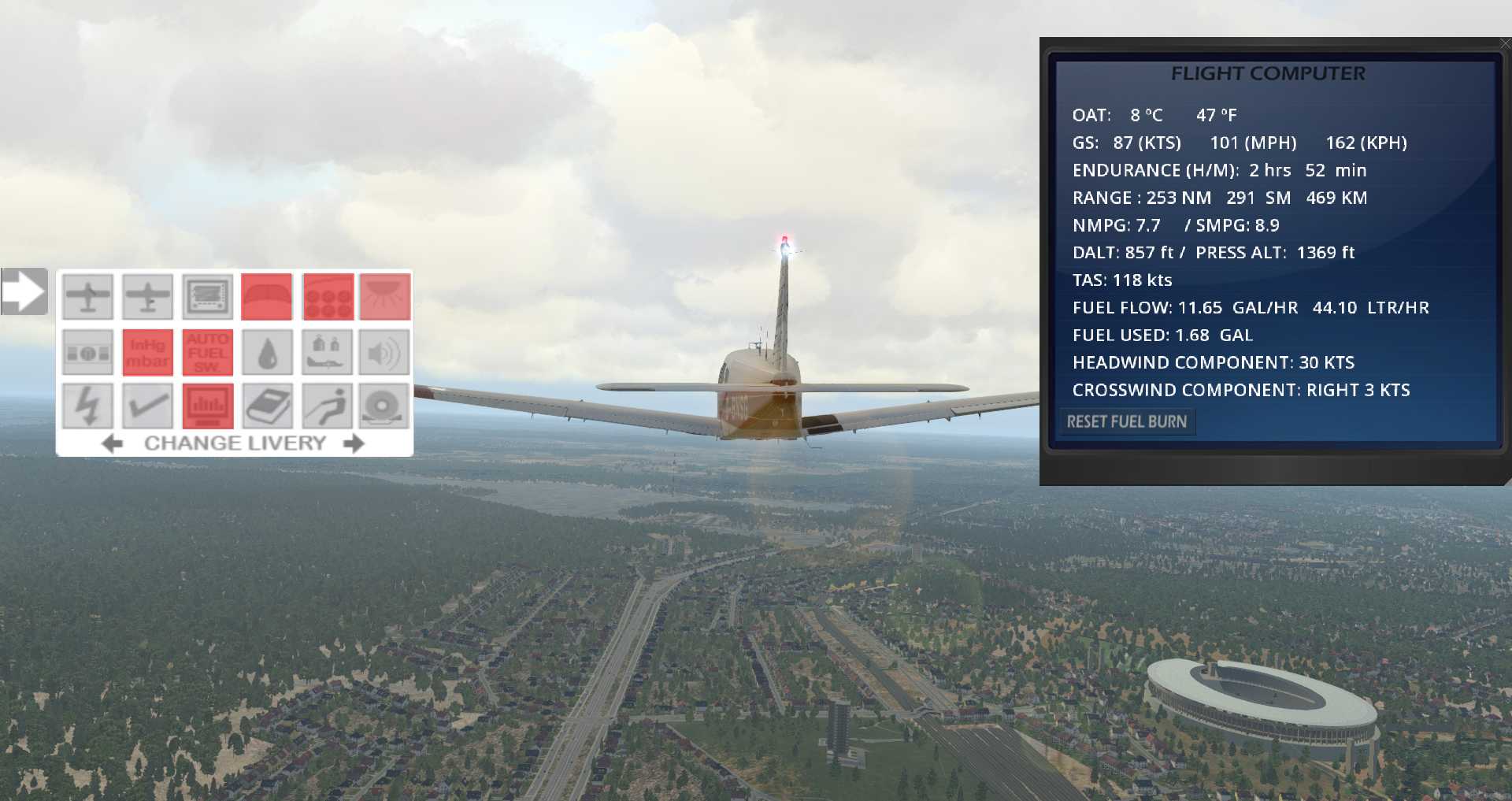The height and width of the screenshot is (801, 1512).
Task: Open the oil drop maintenance icon
Action: click(x=267, y=352)
